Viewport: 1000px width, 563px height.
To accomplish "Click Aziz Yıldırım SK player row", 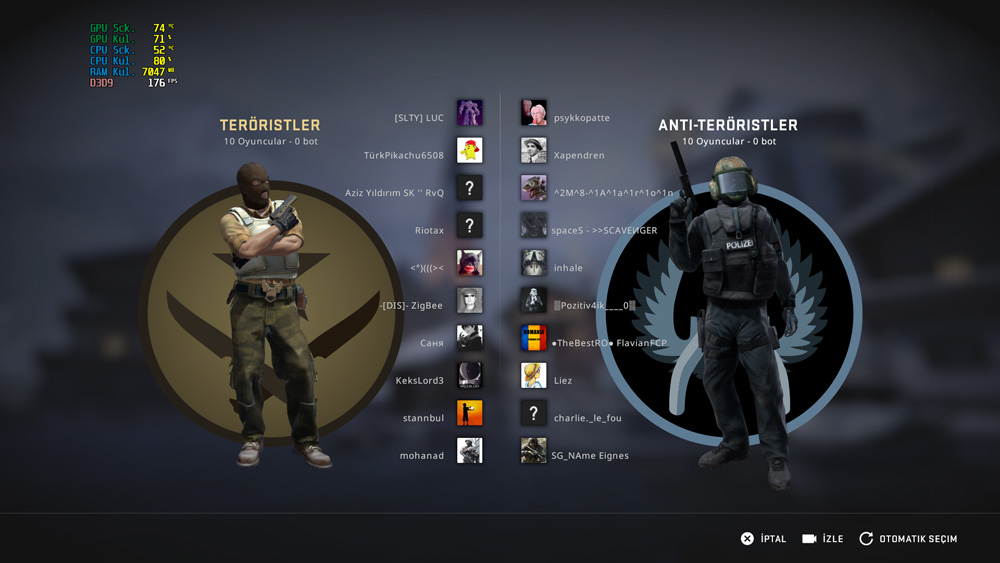I will coord(394,193).
